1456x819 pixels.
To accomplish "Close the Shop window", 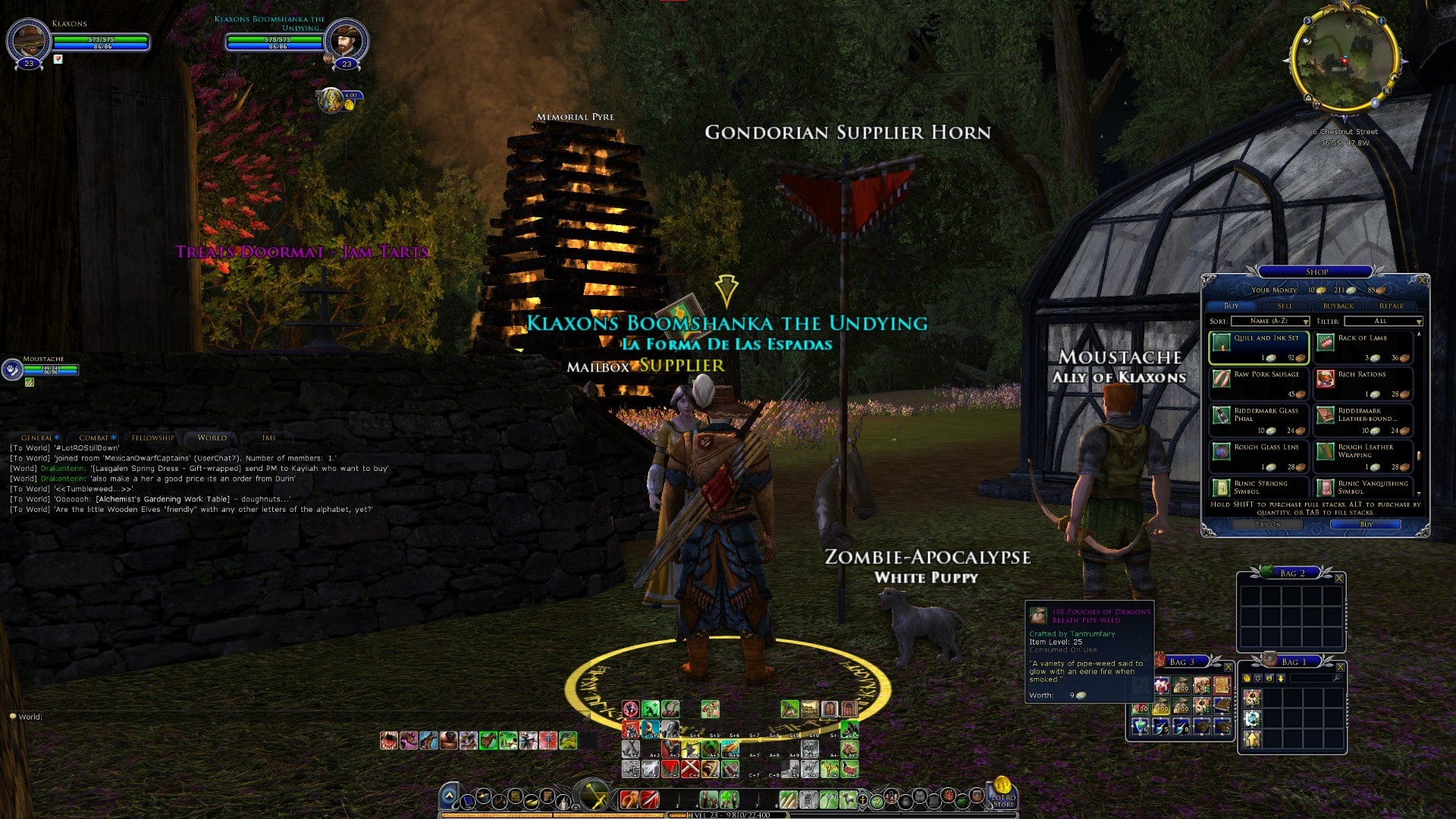I will pyautogui.click(x=1423, y=281).
